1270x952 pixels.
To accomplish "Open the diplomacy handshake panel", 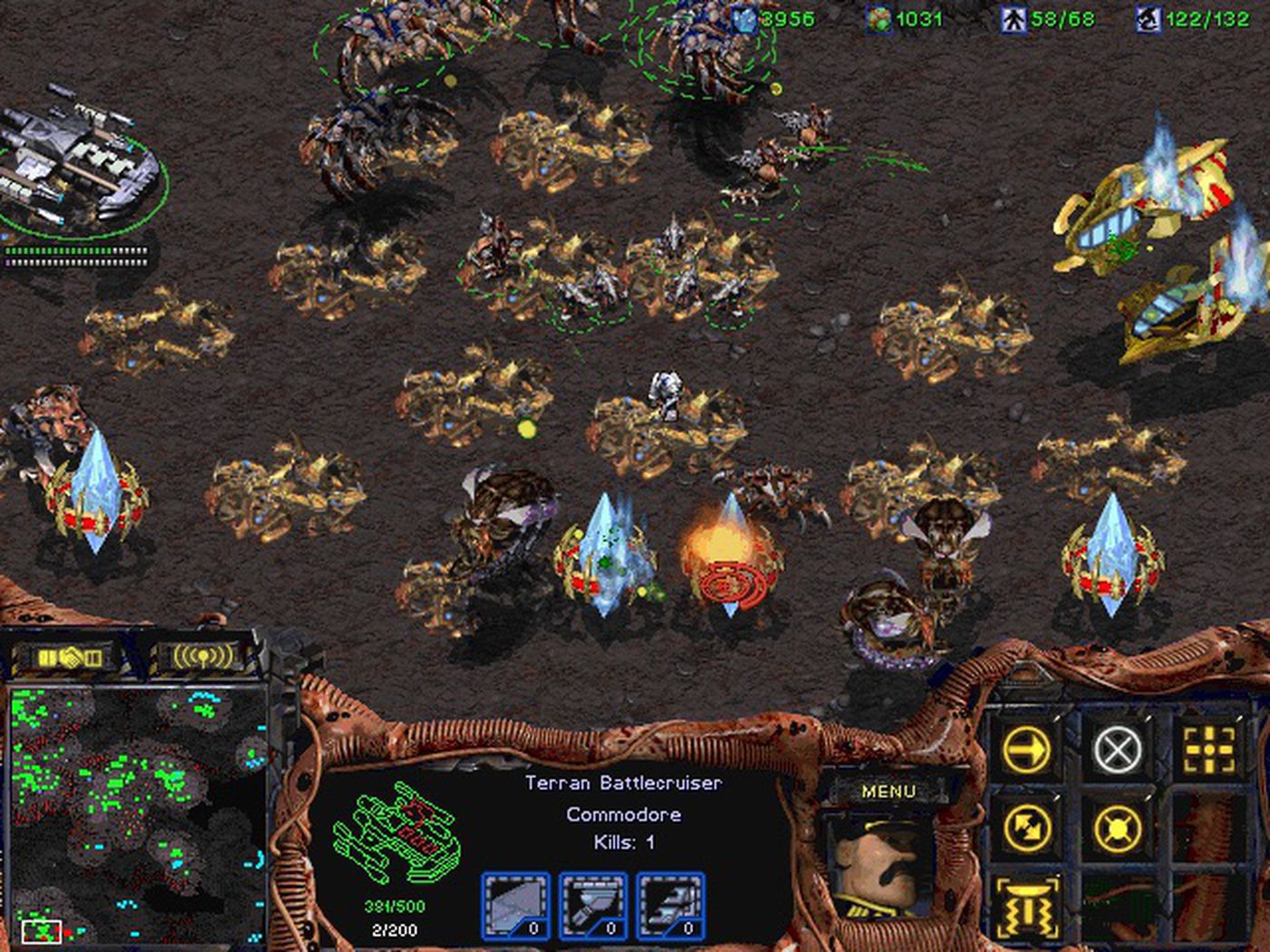I will [x=71, y=656].
